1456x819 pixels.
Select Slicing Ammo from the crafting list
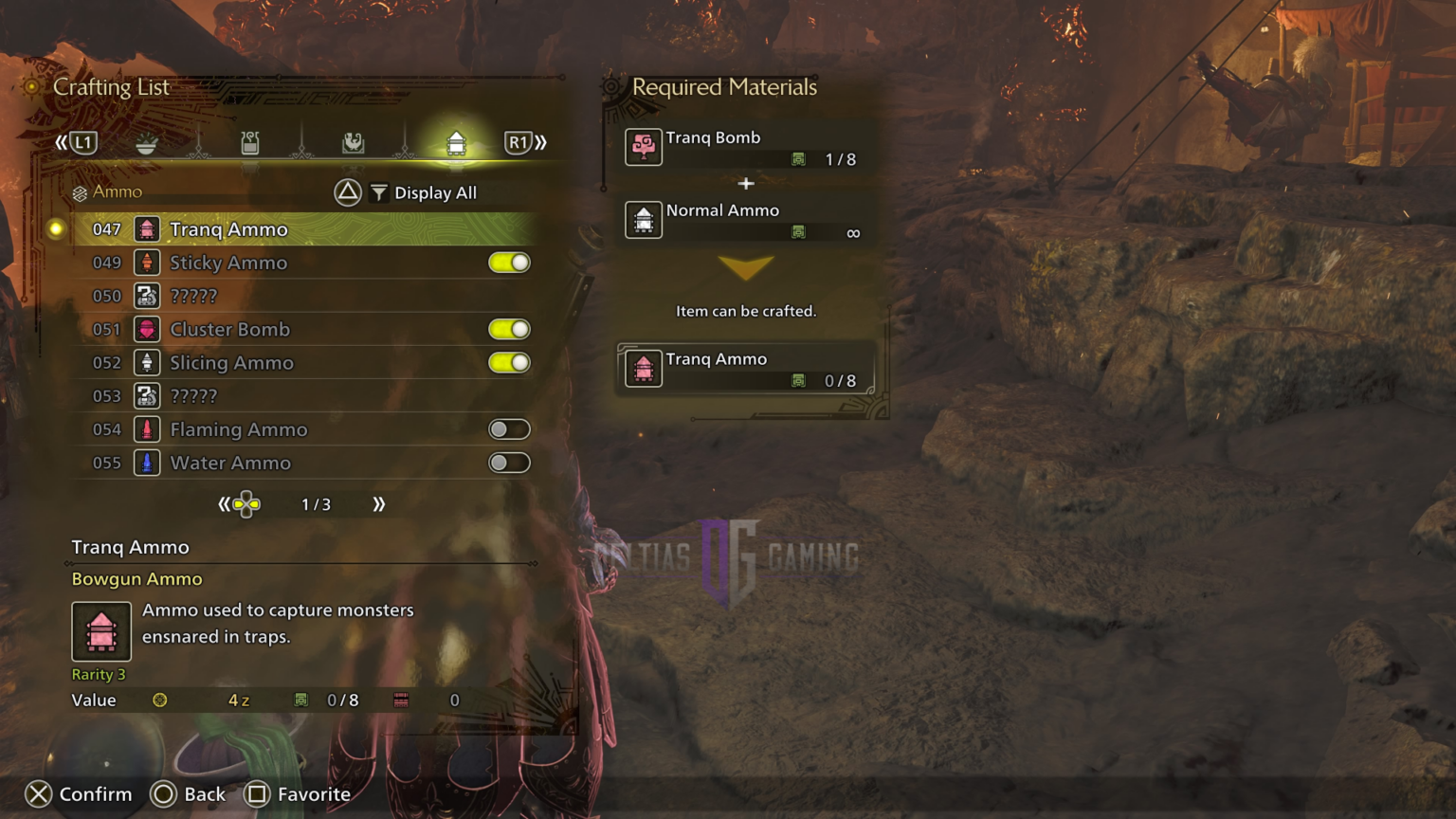pyautogui.click(x=230, y=362)
